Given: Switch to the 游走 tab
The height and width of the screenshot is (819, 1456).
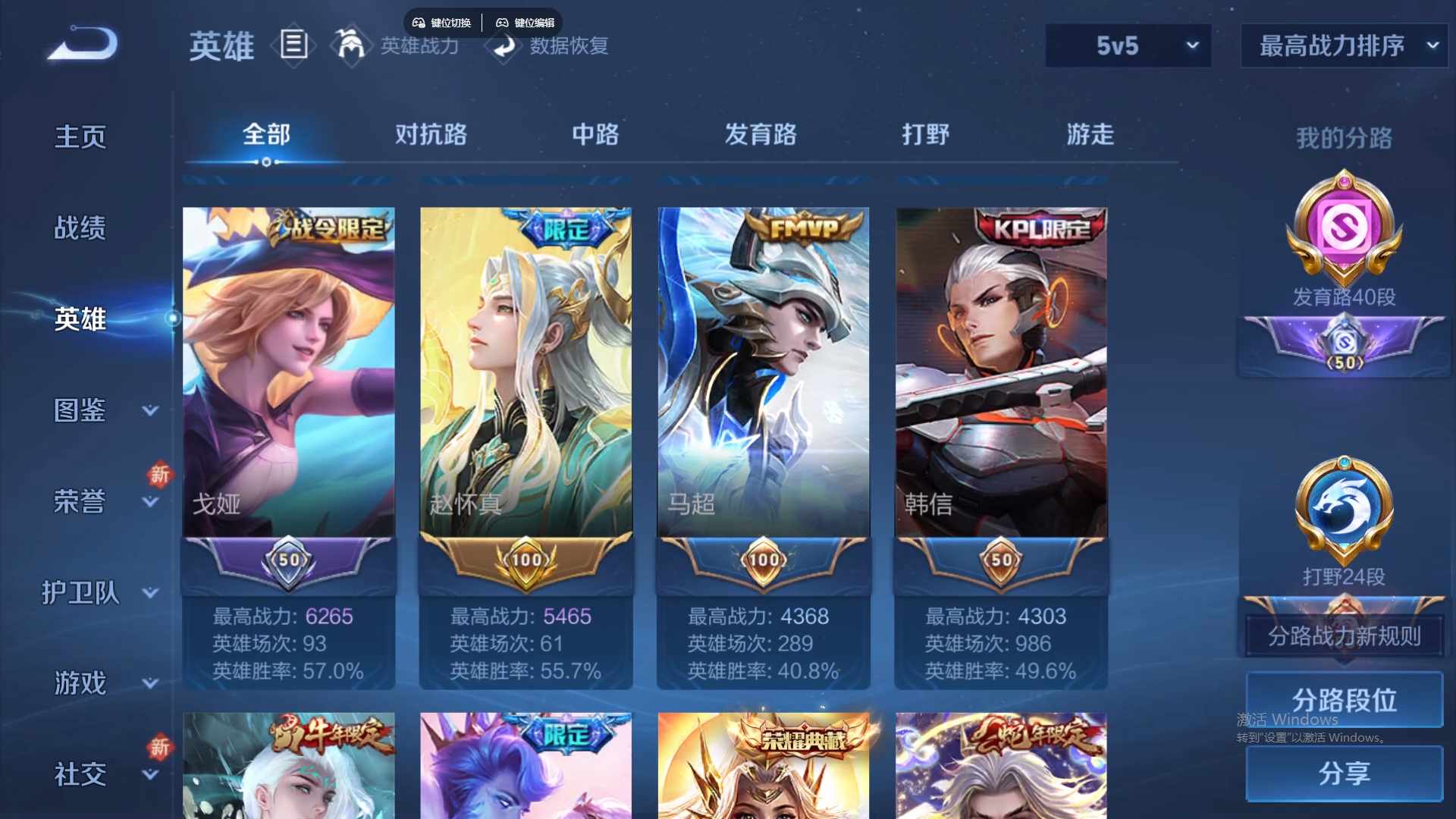Looking at the screenshot, I should [x=1090, y=135].
